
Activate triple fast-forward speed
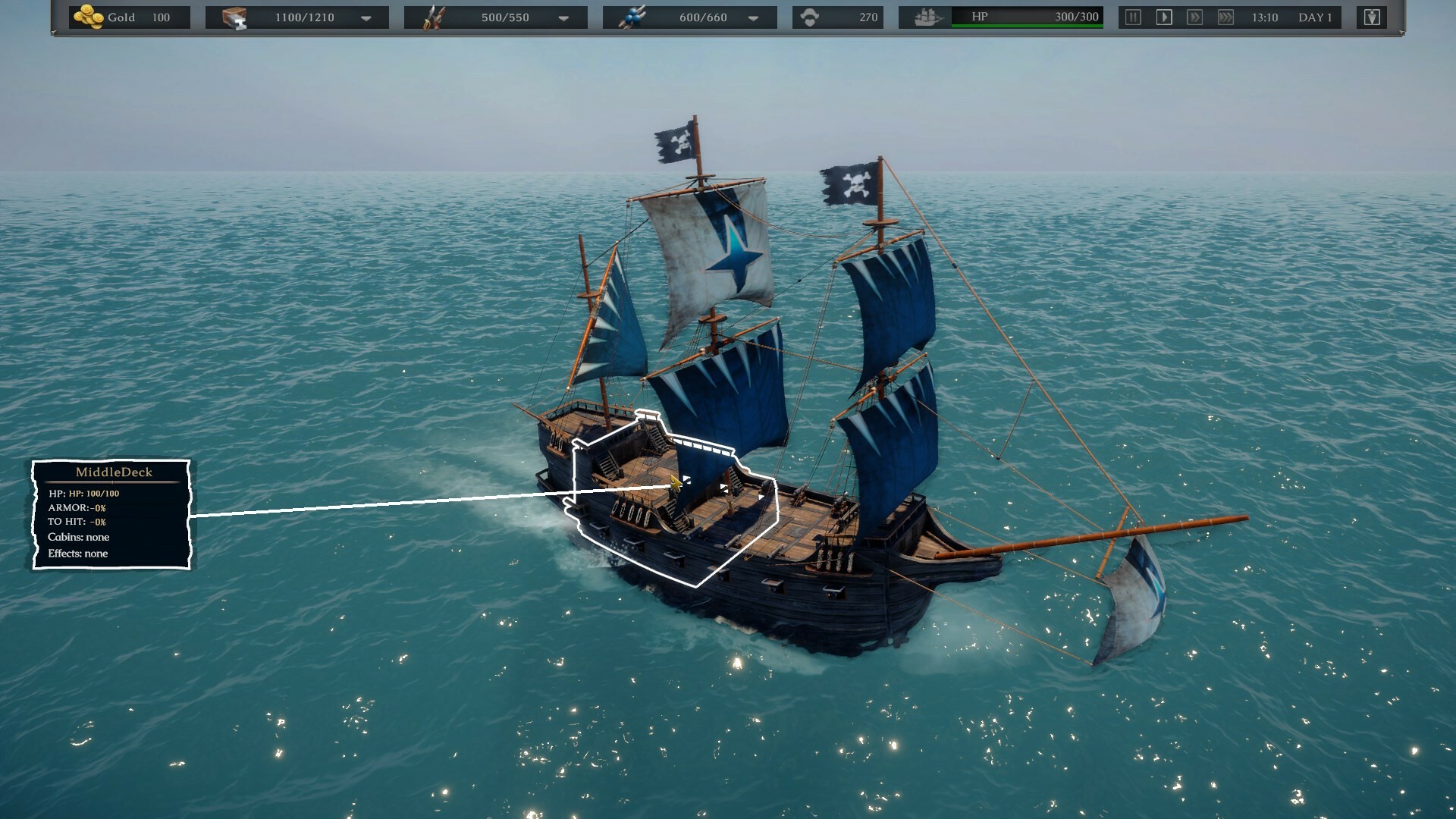[x=1225, y=17]
